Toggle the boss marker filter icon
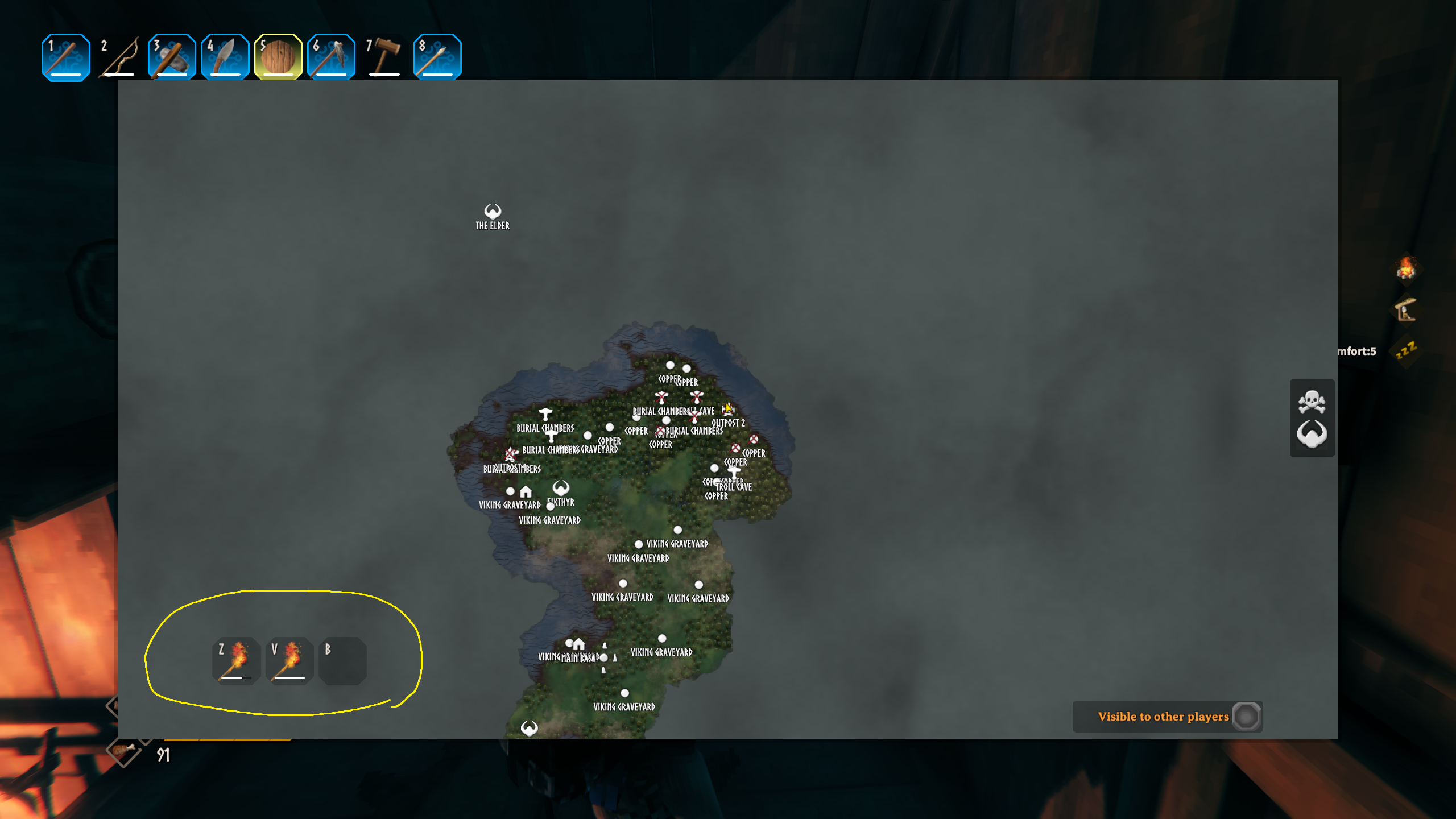Image resolution: width=1456 pixels, height=819 pixels. [x=1312, y=435]
